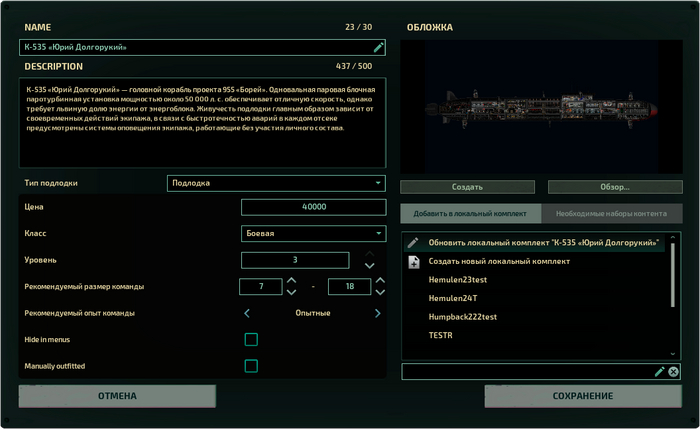Screen dimensions: 700x429
Task: Click the Цена price field
Action: pyautogui.click(x=313, y=207)
